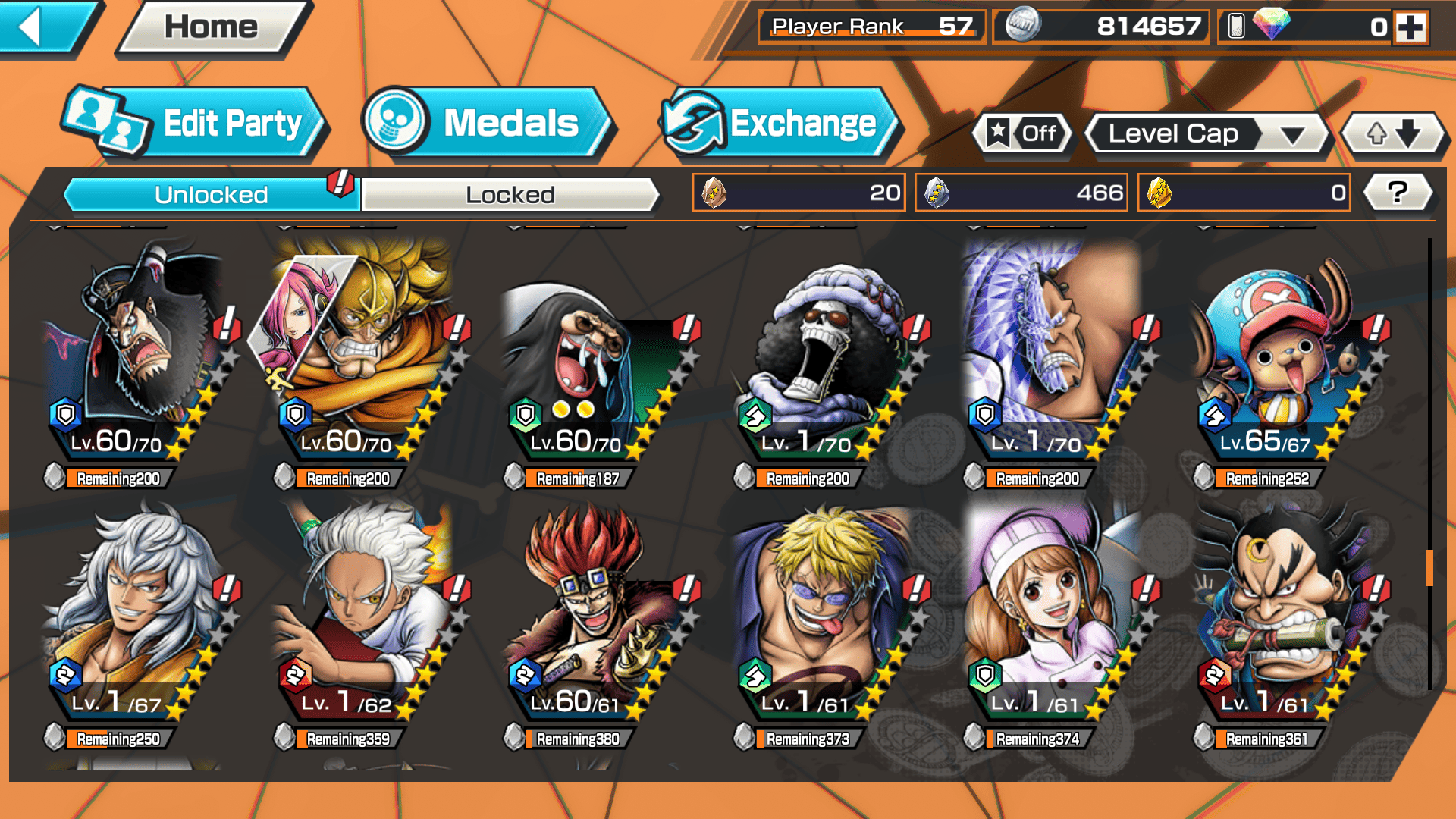The height and width of the screenshot is (819, 1456).
Task: Open the question mark help button
Action: (1398, 193)
